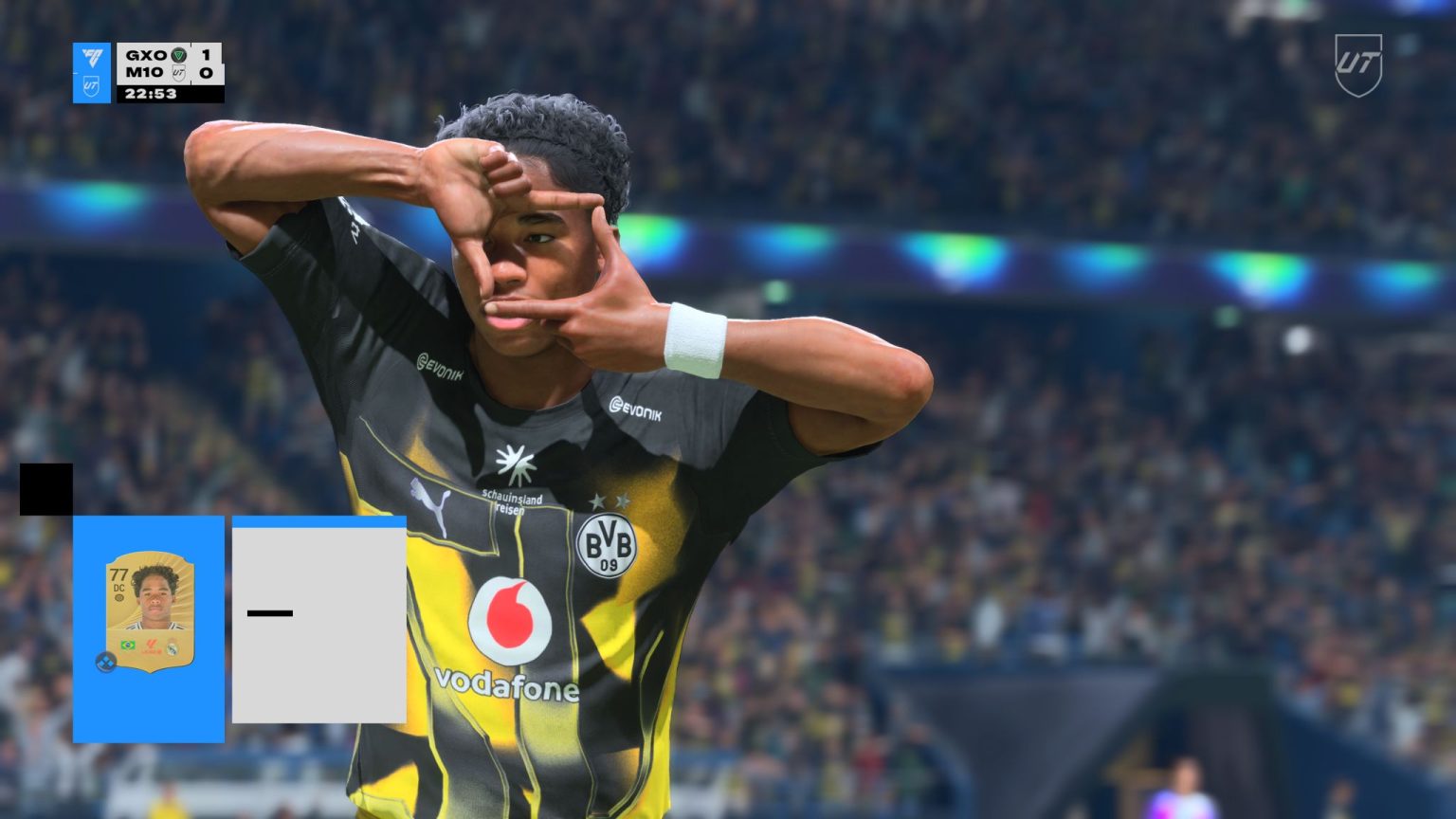Click the Real Madrid crest on the card
Screen dimensions: 1456x819
[173, 646]
